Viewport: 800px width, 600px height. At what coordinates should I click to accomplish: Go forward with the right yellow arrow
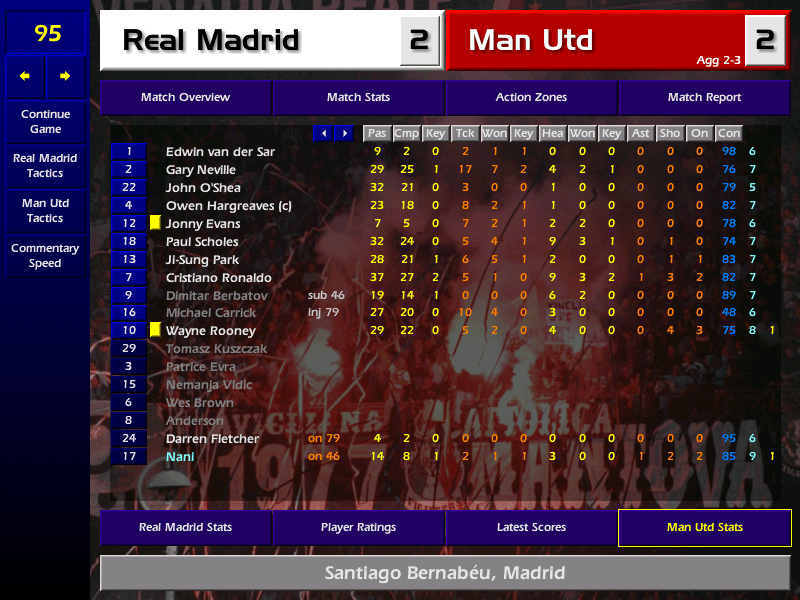coord(65,76)
